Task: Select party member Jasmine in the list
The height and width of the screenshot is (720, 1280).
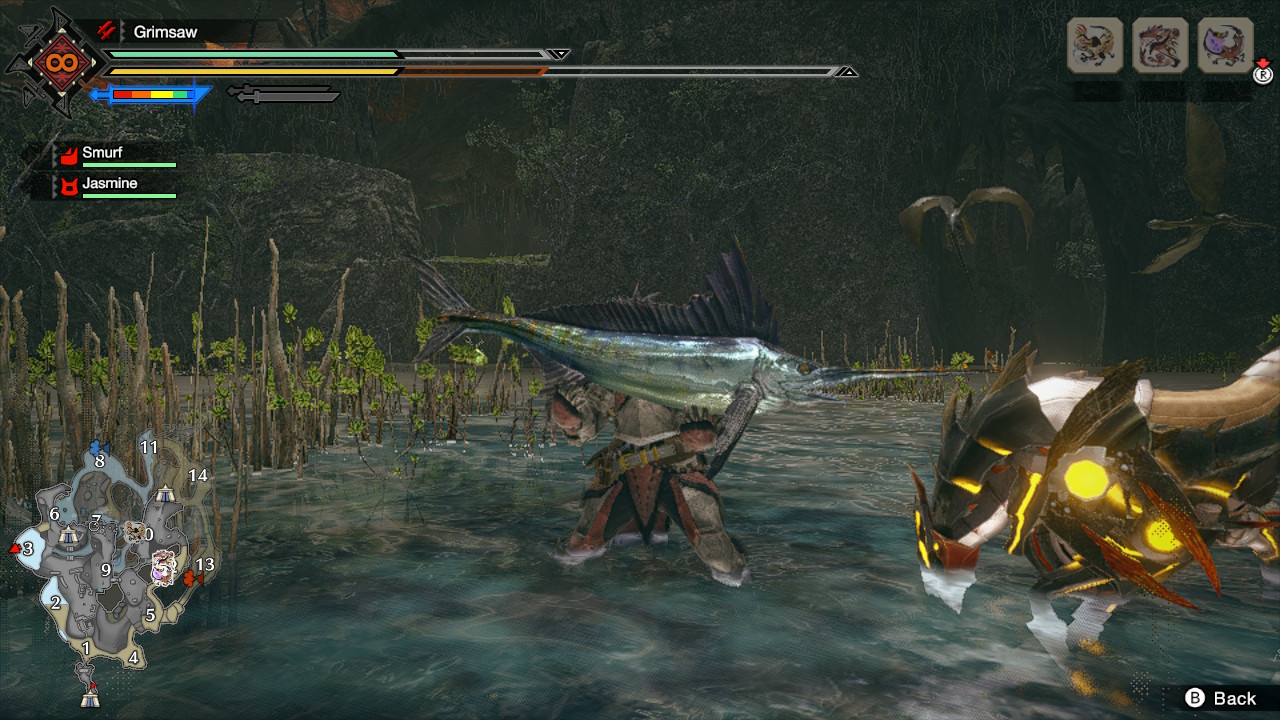Action: (110, 185)
